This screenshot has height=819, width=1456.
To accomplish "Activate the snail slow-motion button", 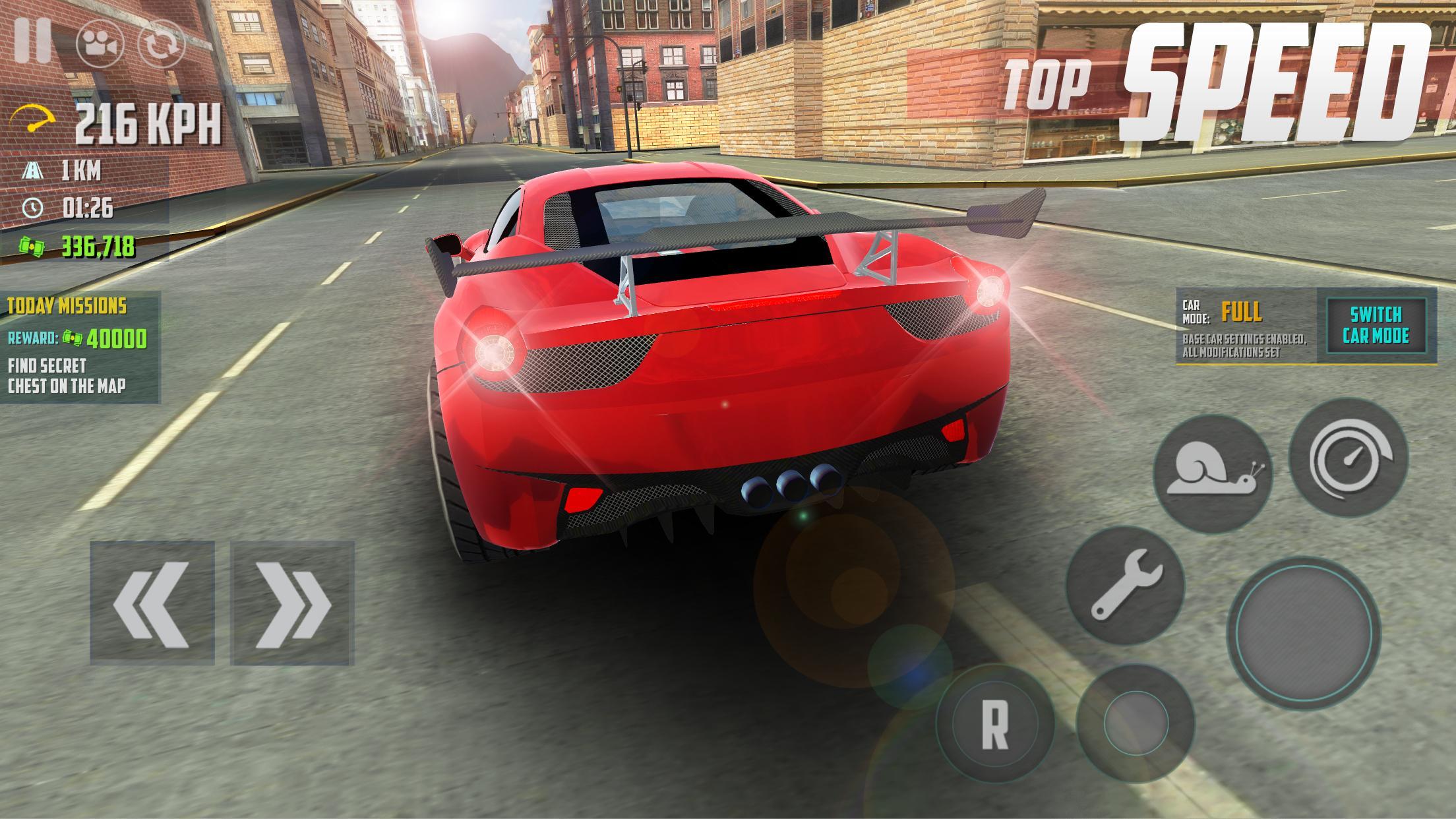I will click(x=1212, y=475).
